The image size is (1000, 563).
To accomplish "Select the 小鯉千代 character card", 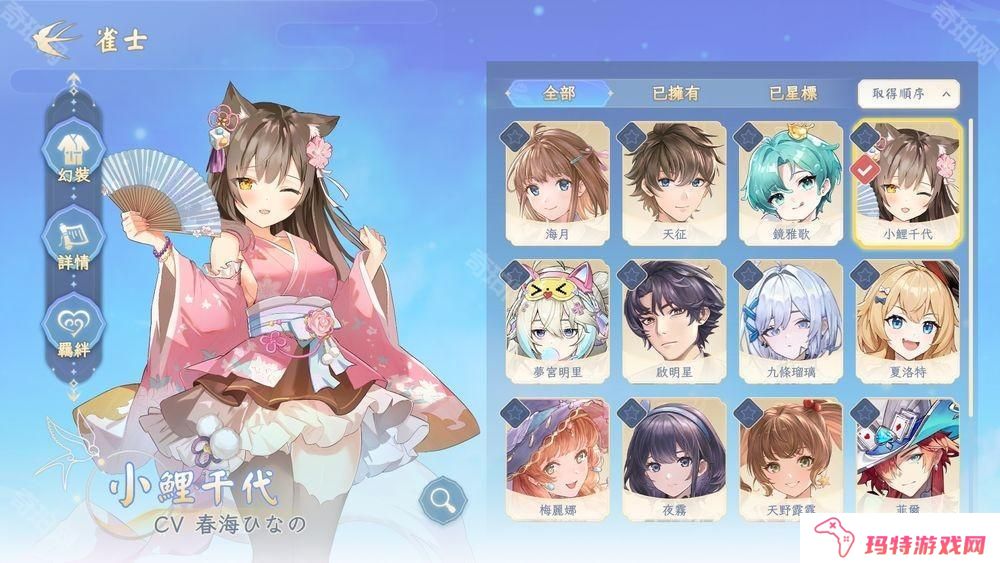I will [907, 182].
